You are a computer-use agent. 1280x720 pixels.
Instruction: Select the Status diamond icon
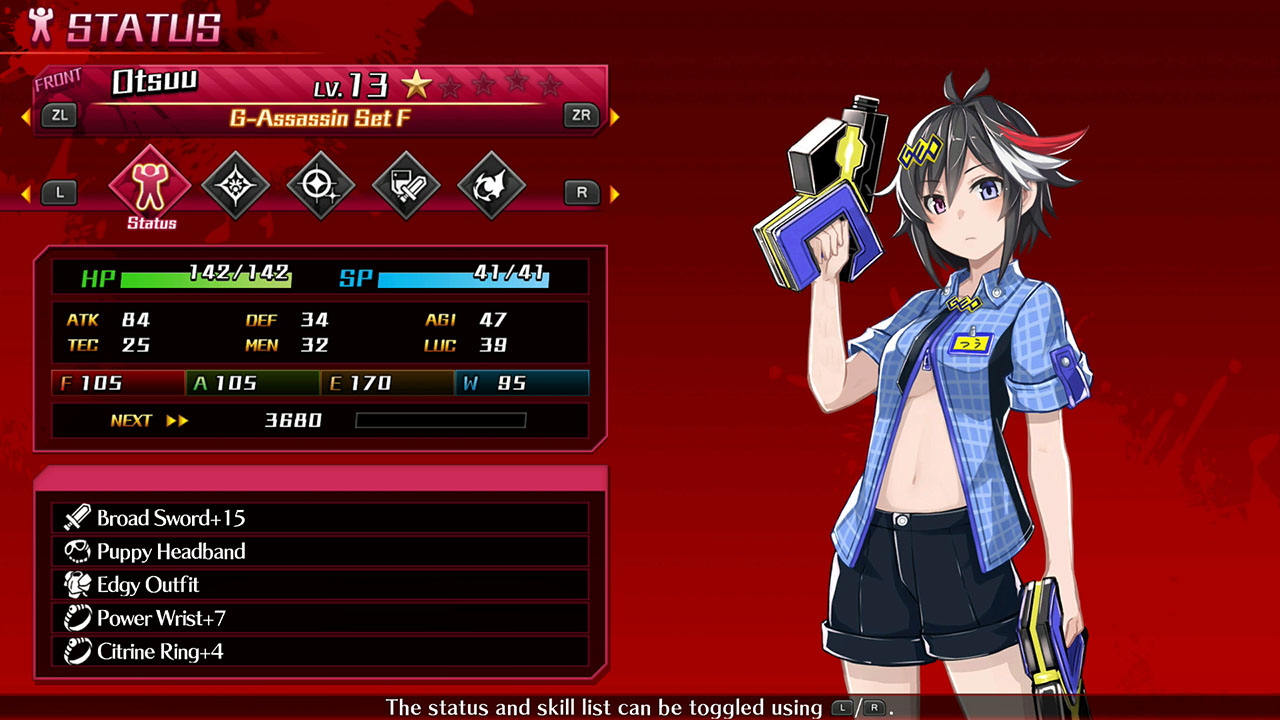pyautogui.click(x=148, y=183)
